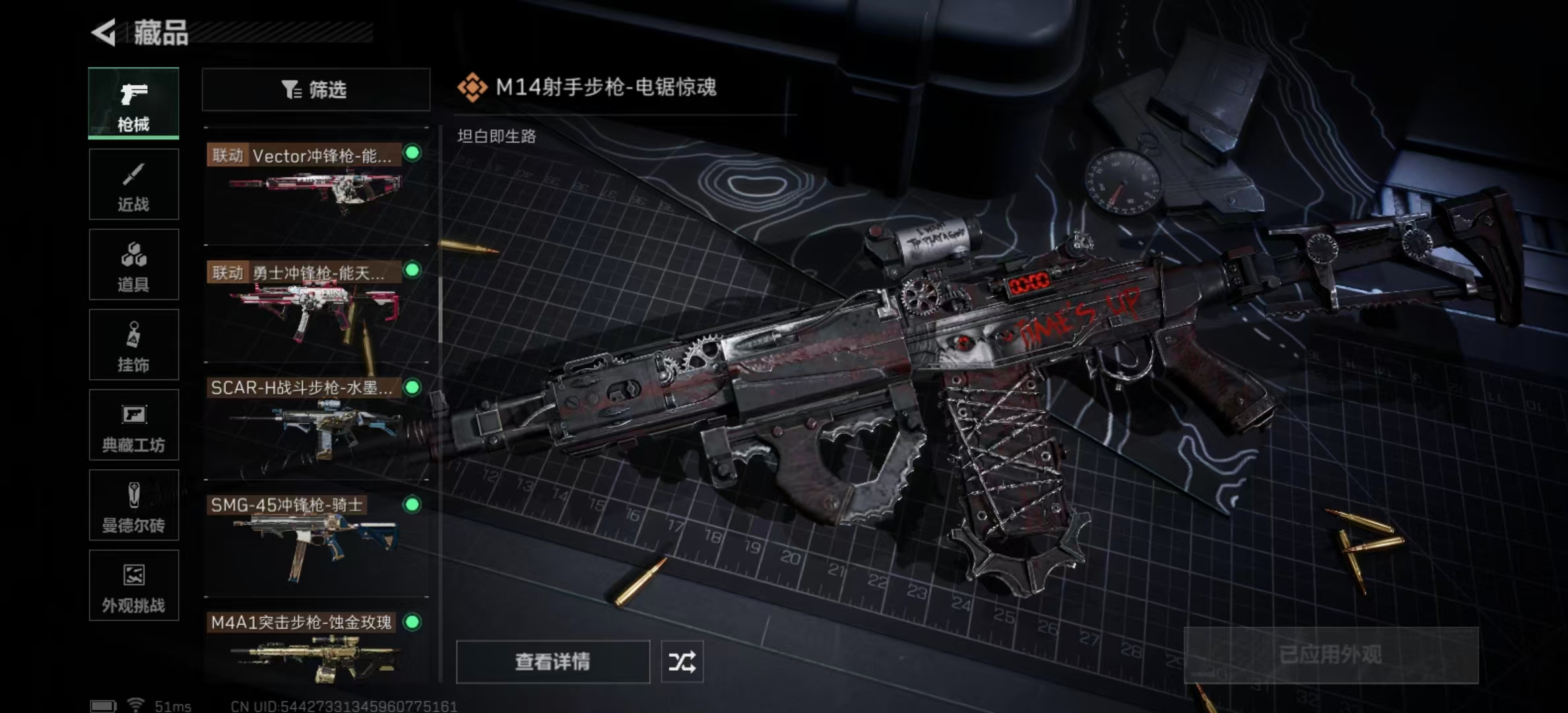The width and height of the screenshot is (1568, 713).
Task: Click the shuffle arrows icon button
Action: pyautogui.click(x=682, y=662)
